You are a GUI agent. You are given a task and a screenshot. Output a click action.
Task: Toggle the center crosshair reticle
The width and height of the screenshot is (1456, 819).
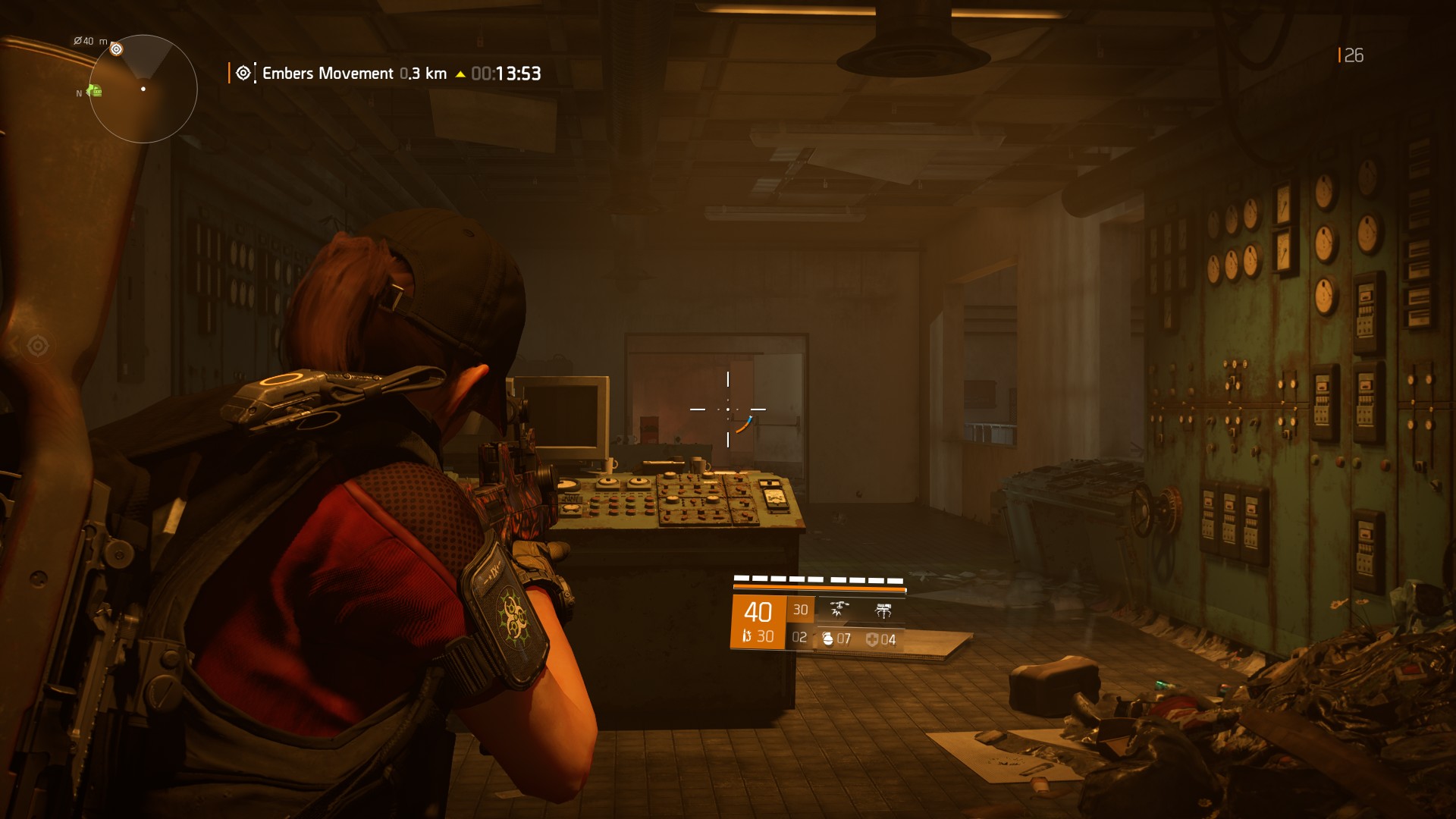coord(728,409)
